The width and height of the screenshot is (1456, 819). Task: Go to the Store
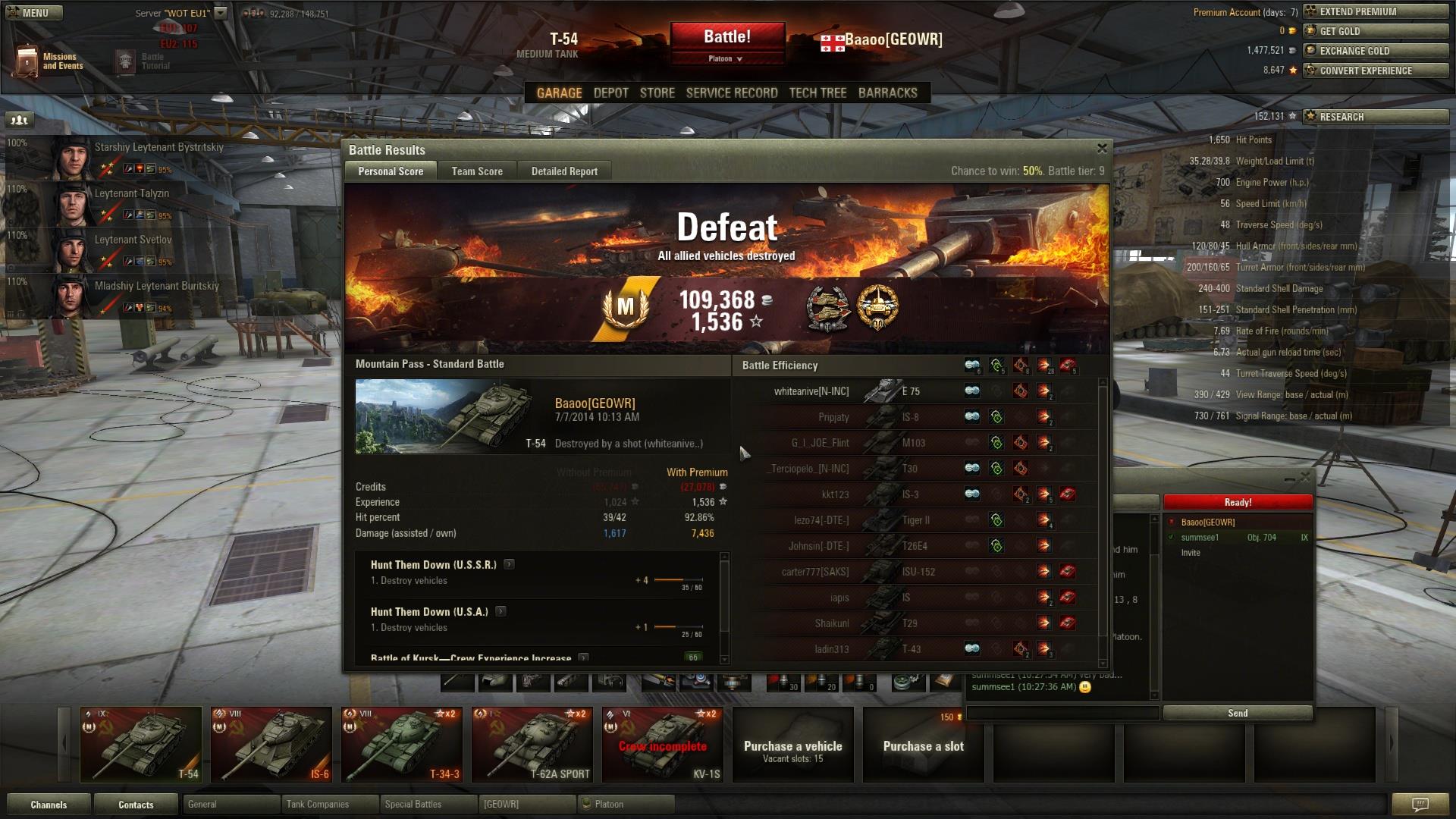[657, 93]
